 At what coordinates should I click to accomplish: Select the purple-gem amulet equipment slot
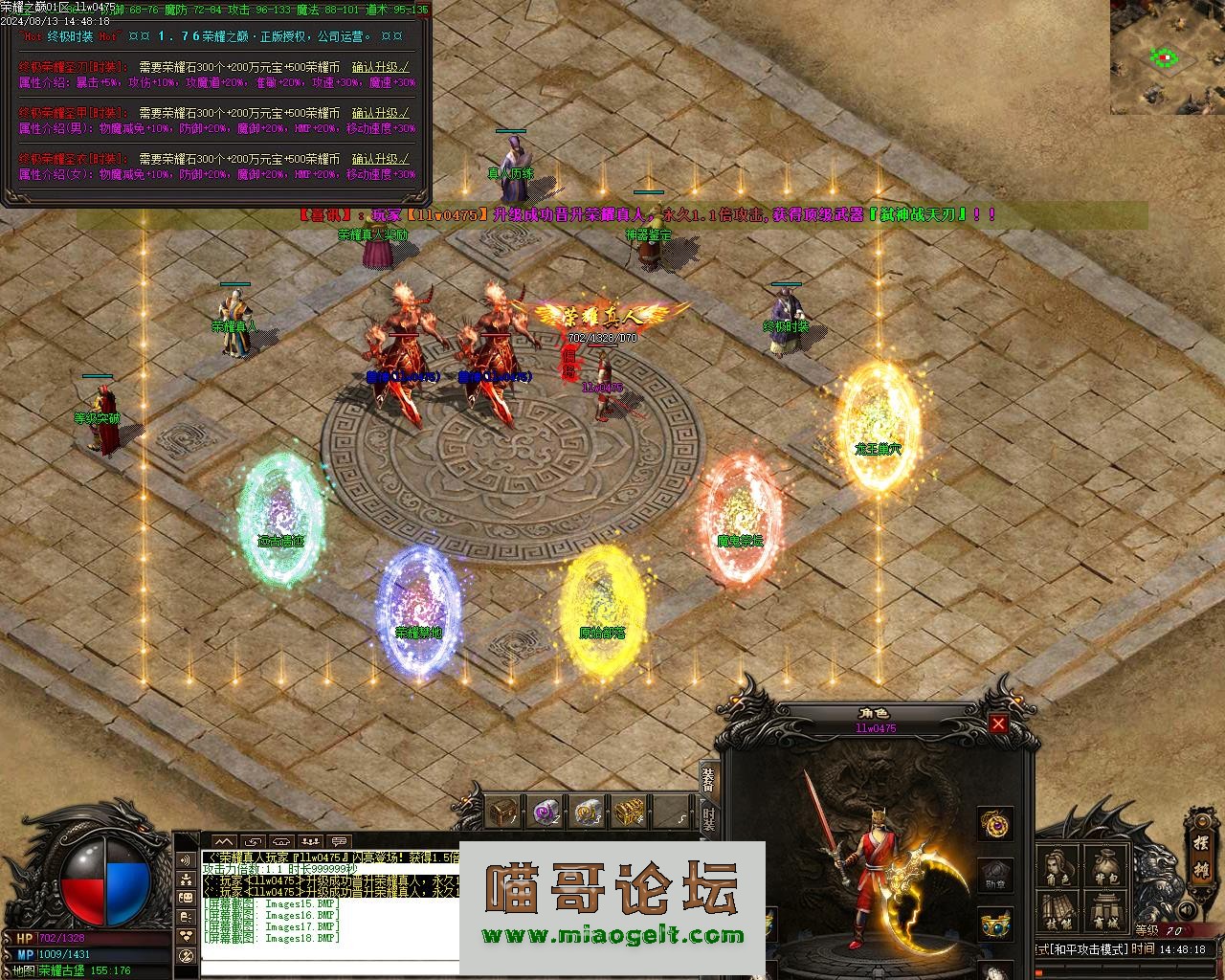(996, 824)
